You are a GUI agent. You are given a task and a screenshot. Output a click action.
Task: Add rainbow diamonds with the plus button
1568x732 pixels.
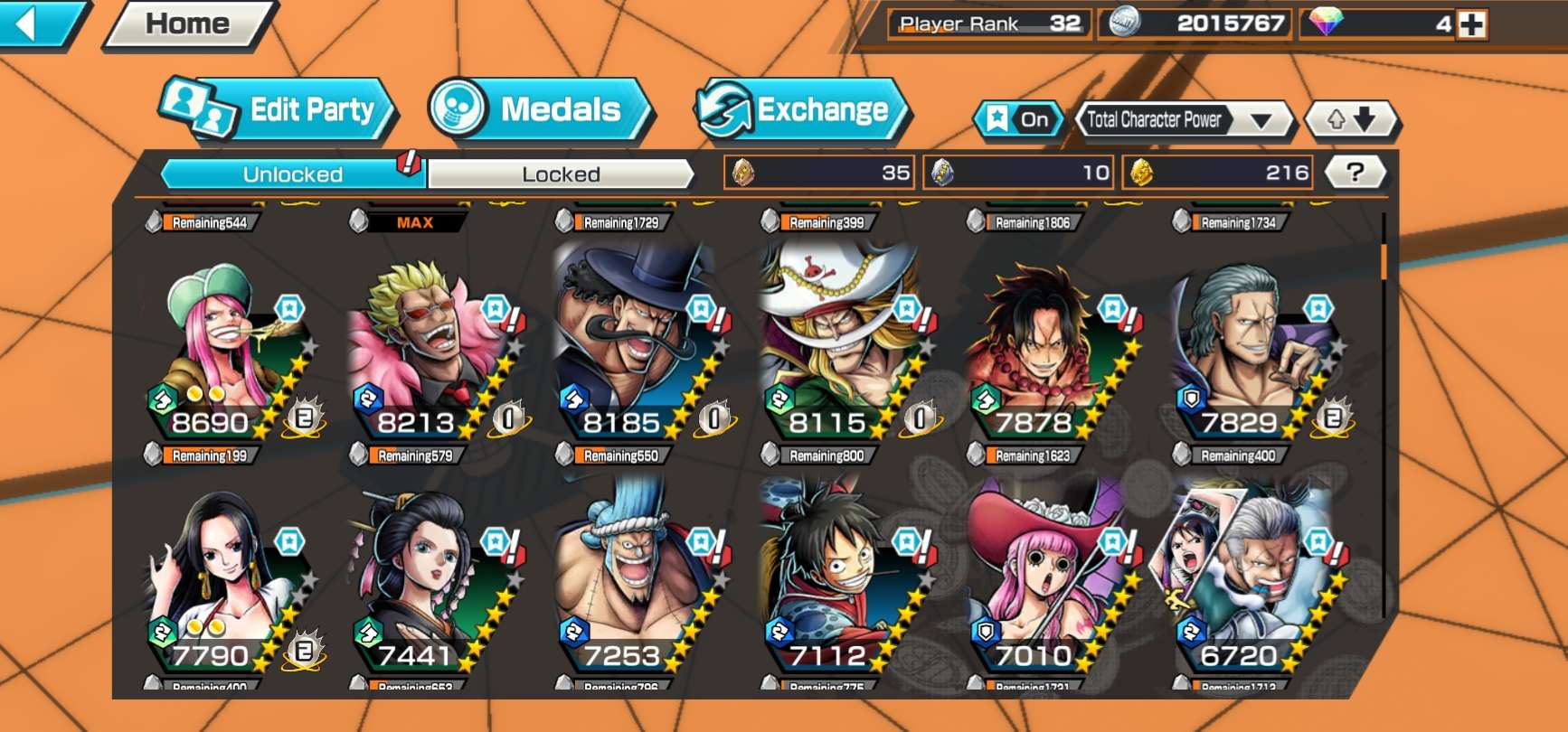point(1471,24)
